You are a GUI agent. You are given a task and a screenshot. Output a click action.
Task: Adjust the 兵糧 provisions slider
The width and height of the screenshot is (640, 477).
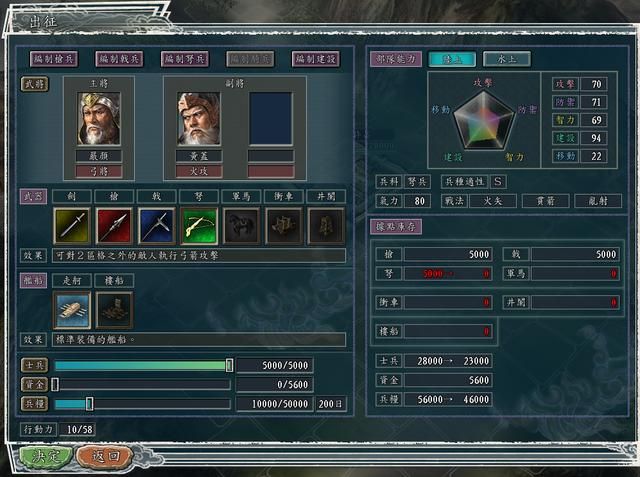point(89,403)
